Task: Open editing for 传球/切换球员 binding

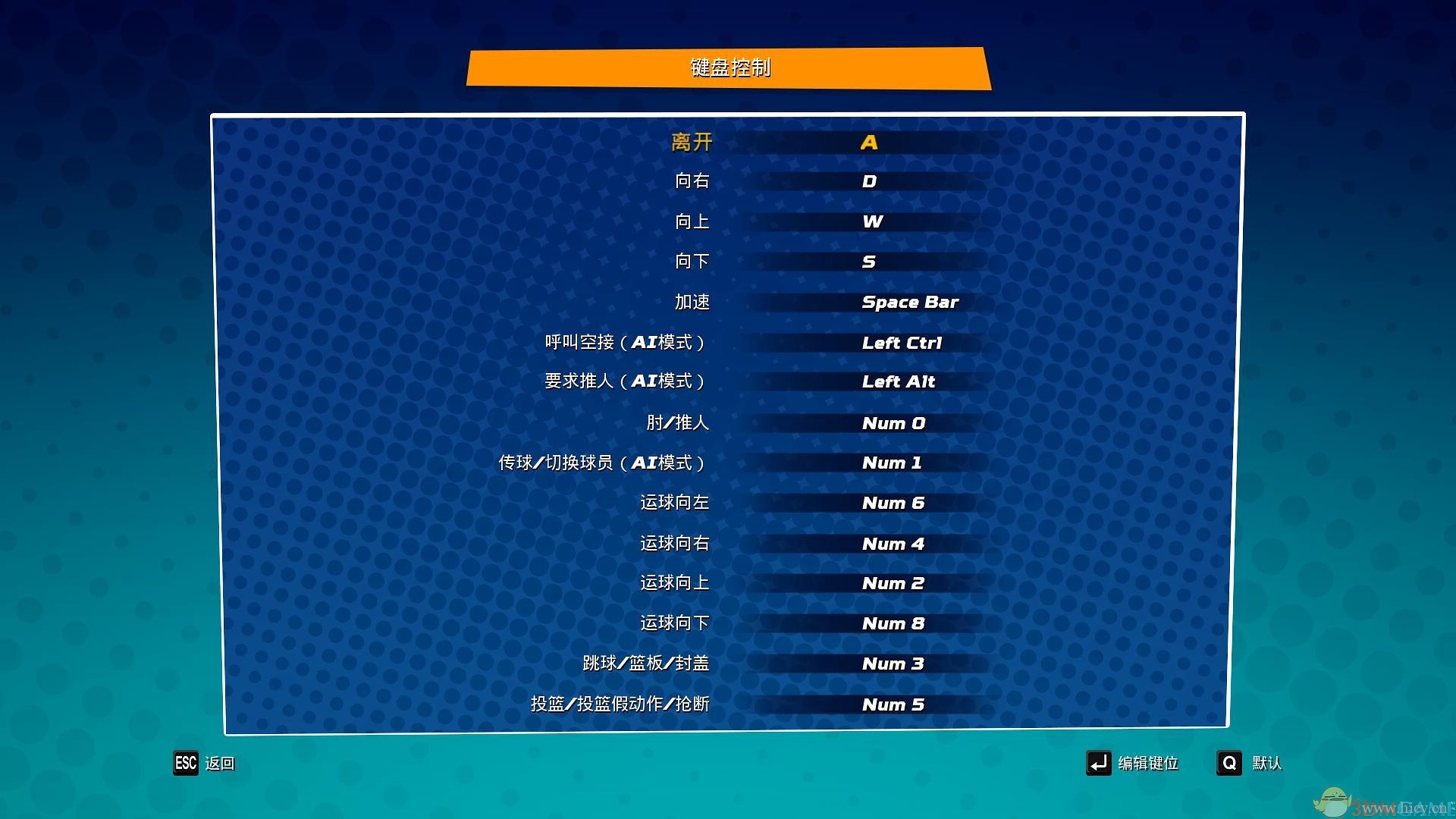Action: click(892, 463)
